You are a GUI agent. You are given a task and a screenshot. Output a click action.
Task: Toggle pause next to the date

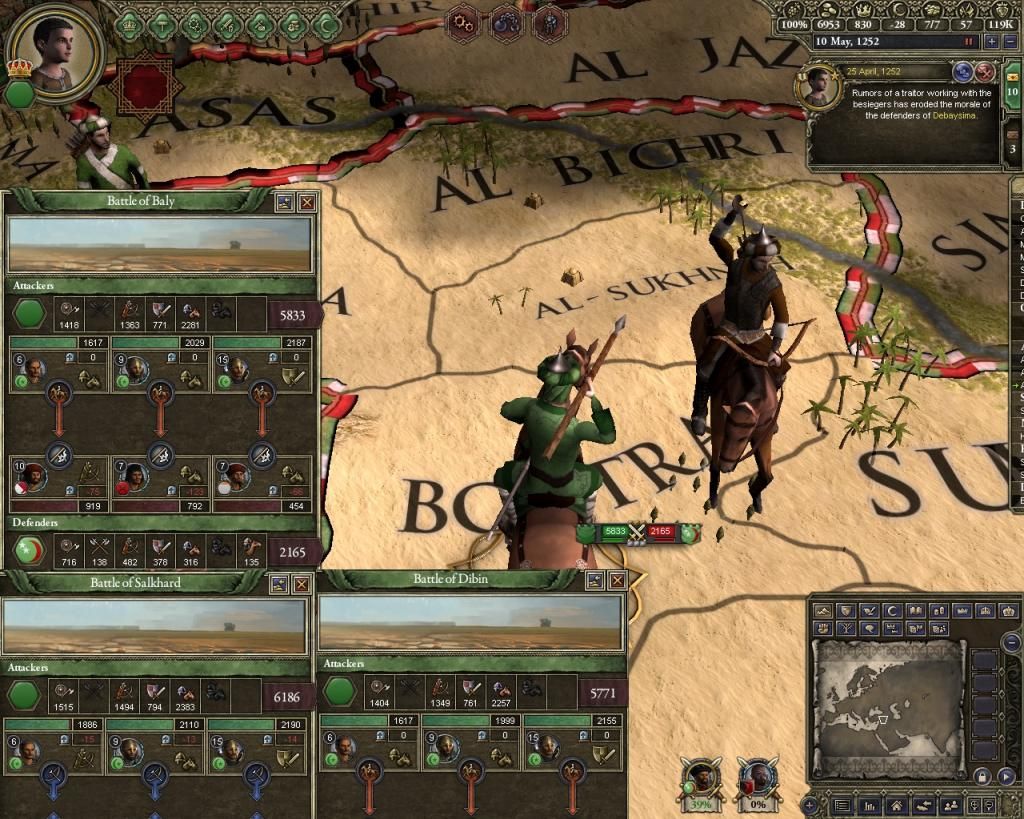coord(968,42)
